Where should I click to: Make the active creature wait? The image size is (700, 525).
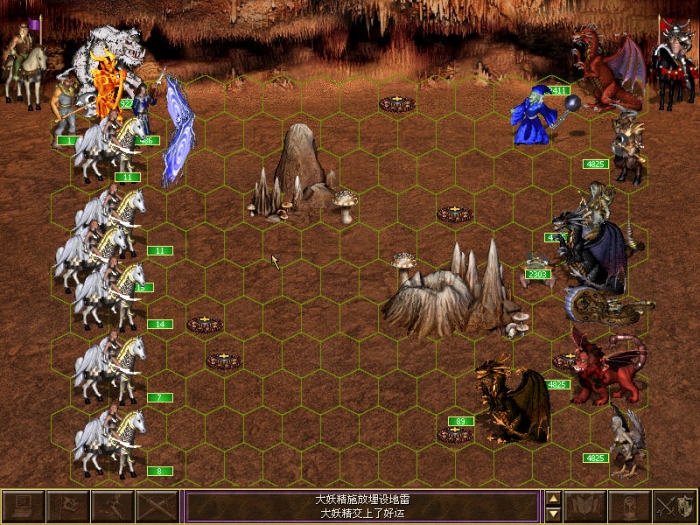point(631,506)
